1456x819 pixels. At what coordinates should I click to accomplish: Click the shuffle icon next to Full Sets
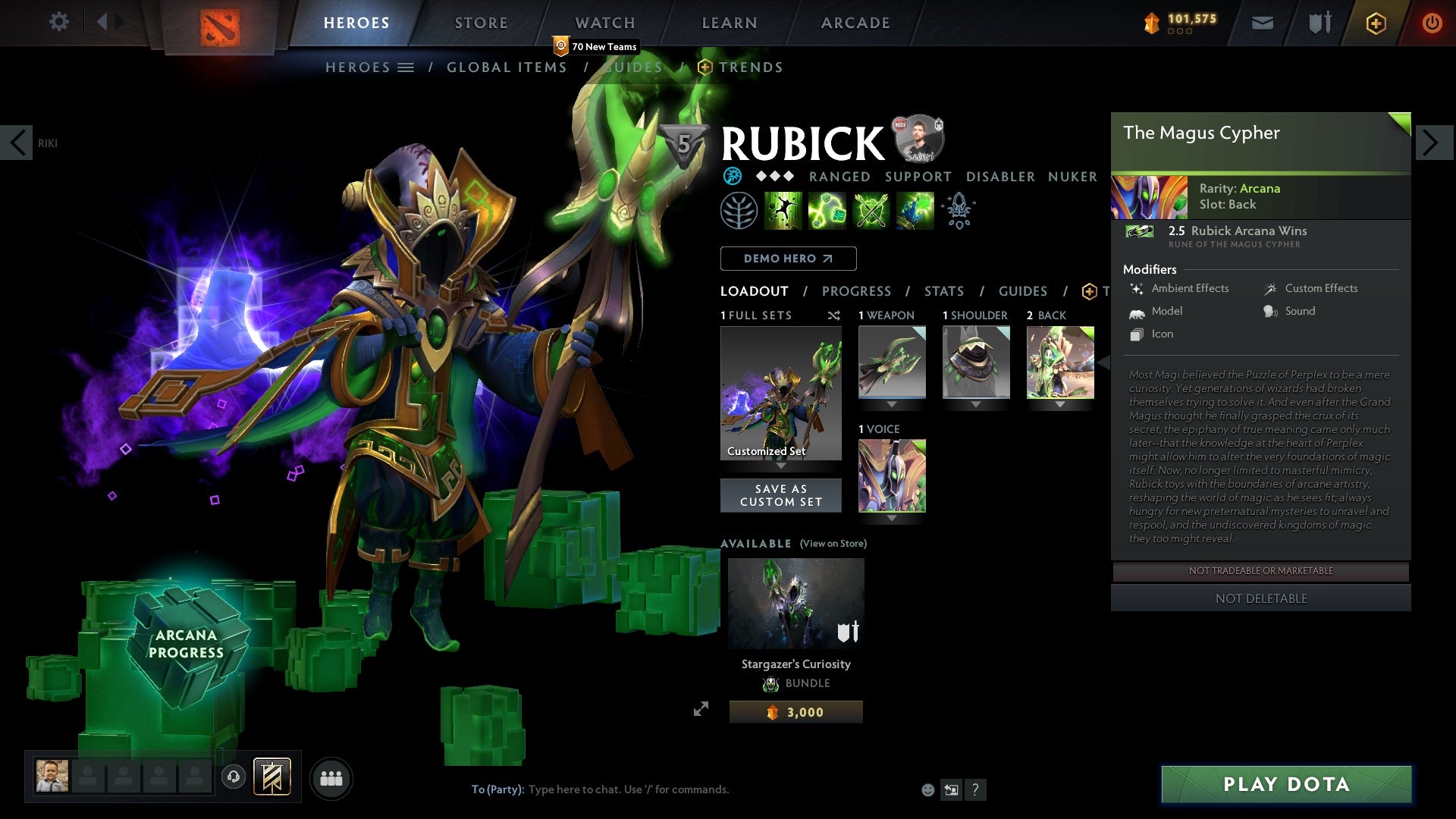(834, 315)
